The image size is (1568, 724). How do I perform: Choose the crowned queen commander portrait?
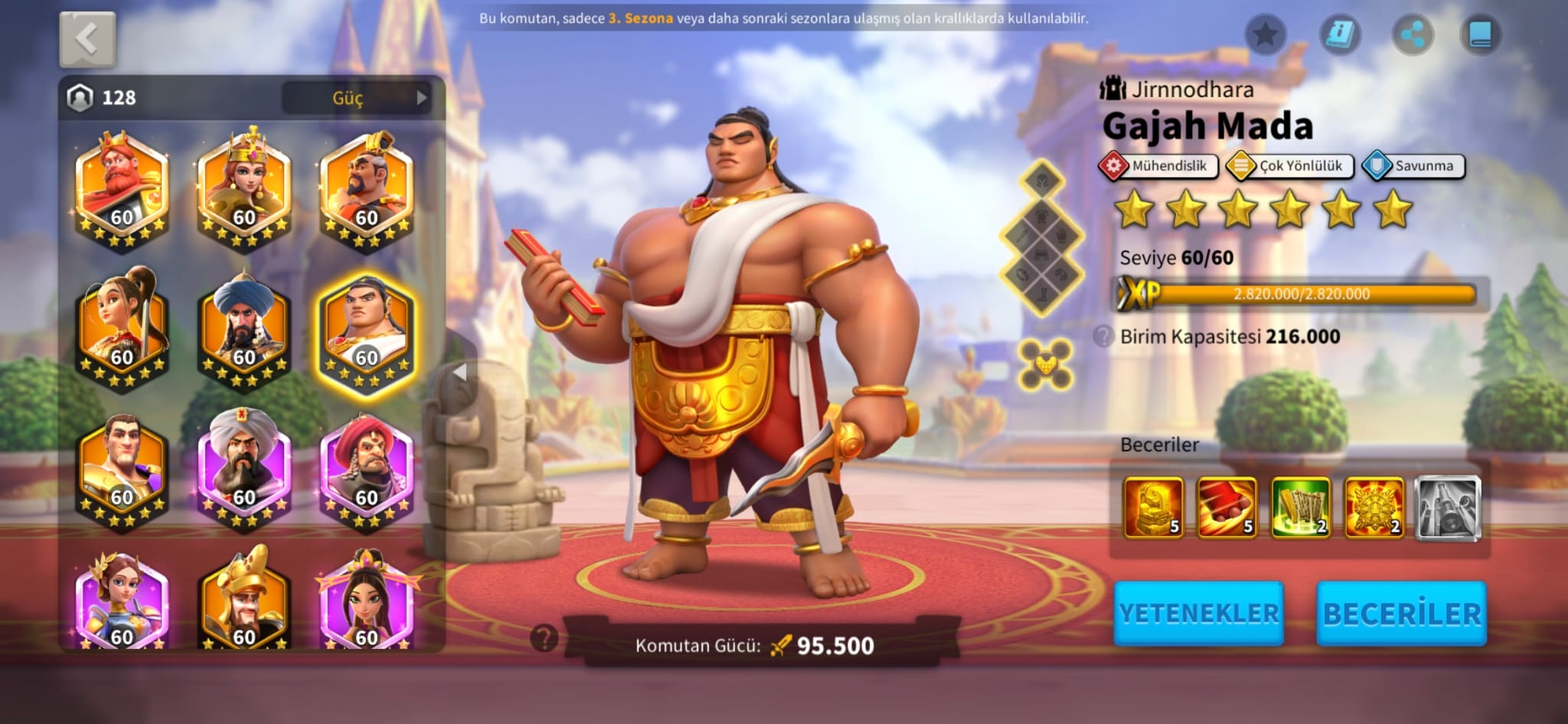[x=244, y=188]
